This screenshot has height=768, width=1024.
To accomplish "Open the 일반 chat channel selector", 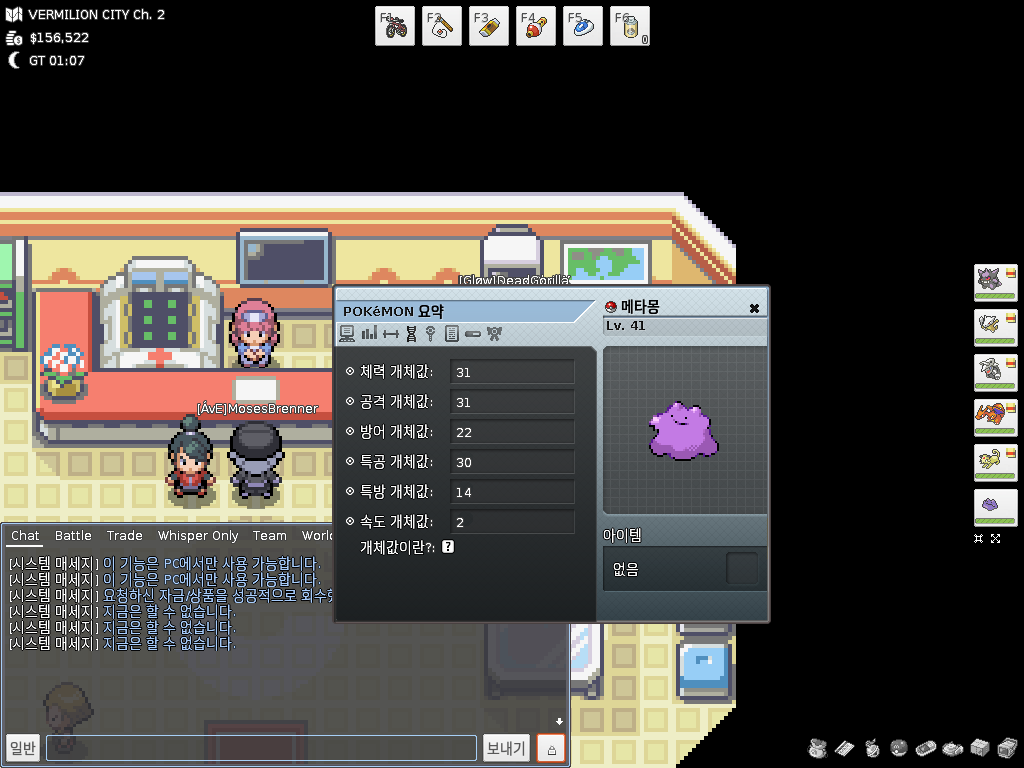I will 22,748.
